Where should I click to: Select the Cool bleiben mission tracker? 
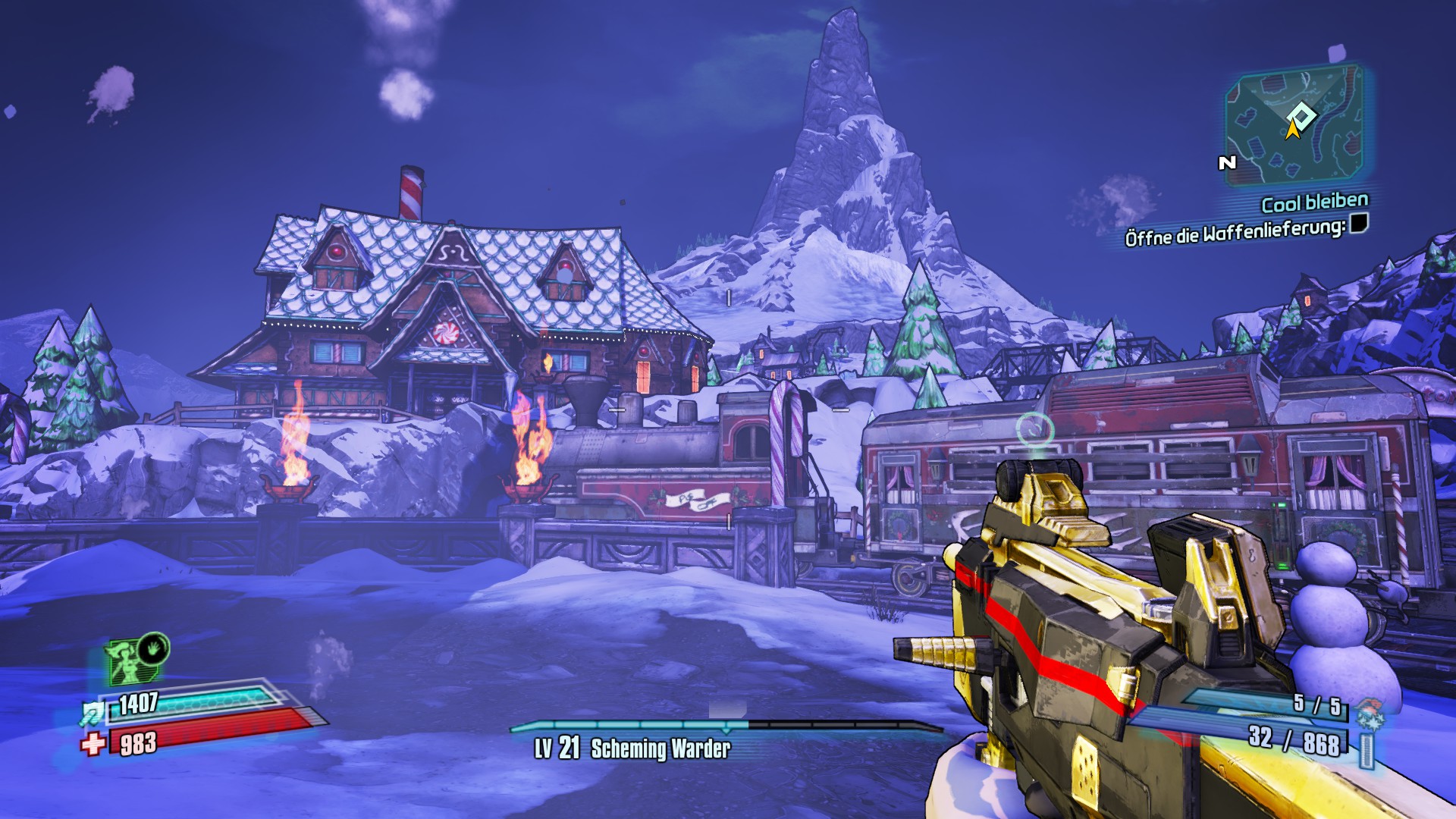pos(1314,202)
